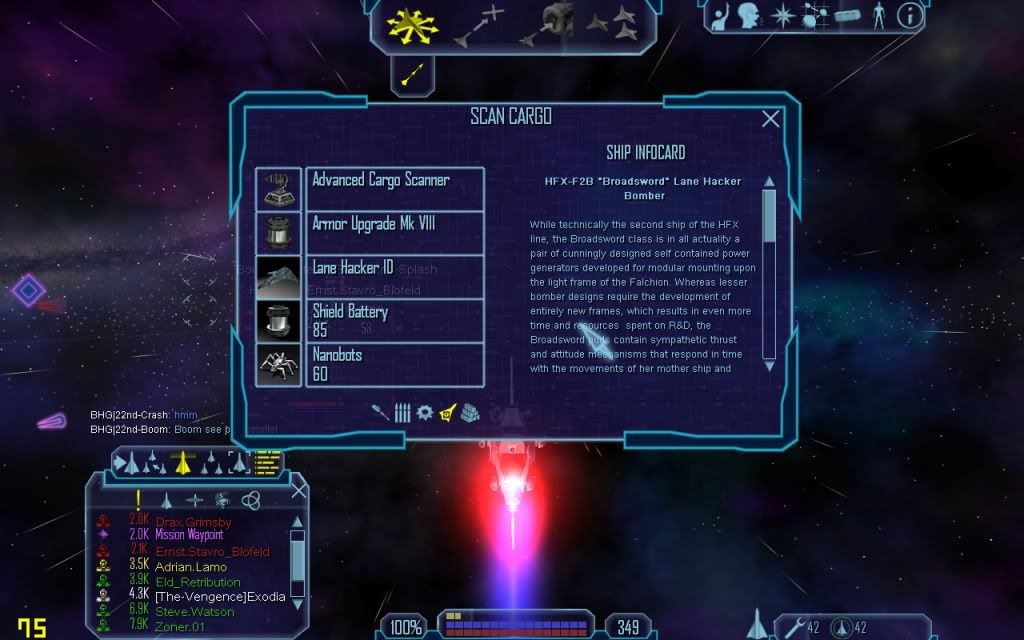Open the circled information icon
Image resolution: width=1024 pixels, height=640 pixels.
click(909, 15)
